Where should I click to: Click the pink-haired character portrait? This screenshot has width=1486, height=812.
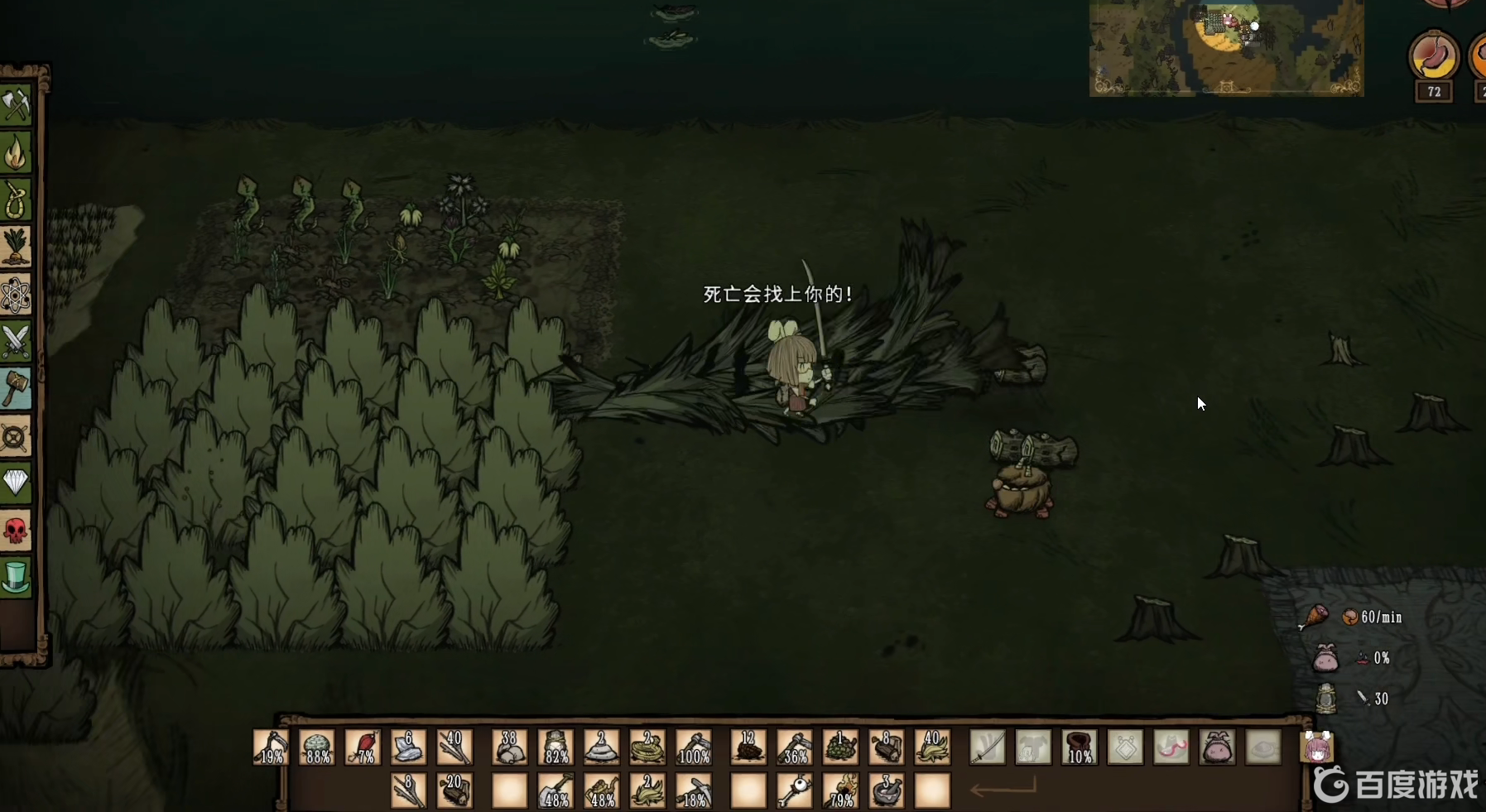pos(1317,747)
